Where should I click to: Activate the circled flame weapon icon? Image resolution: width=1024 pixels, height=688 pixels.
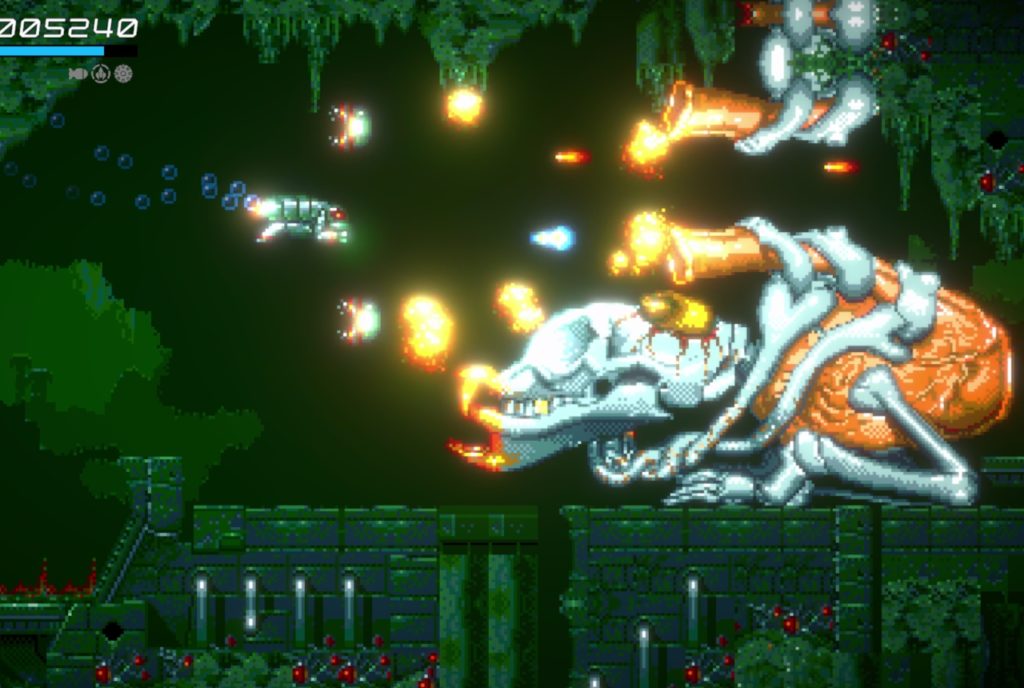[x=101, y=73]
